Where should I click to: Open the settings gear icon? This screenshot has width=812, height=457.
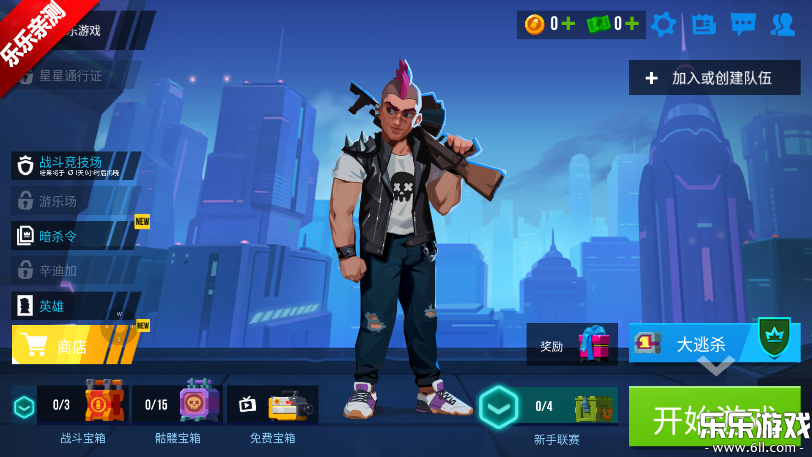point(663,24)
